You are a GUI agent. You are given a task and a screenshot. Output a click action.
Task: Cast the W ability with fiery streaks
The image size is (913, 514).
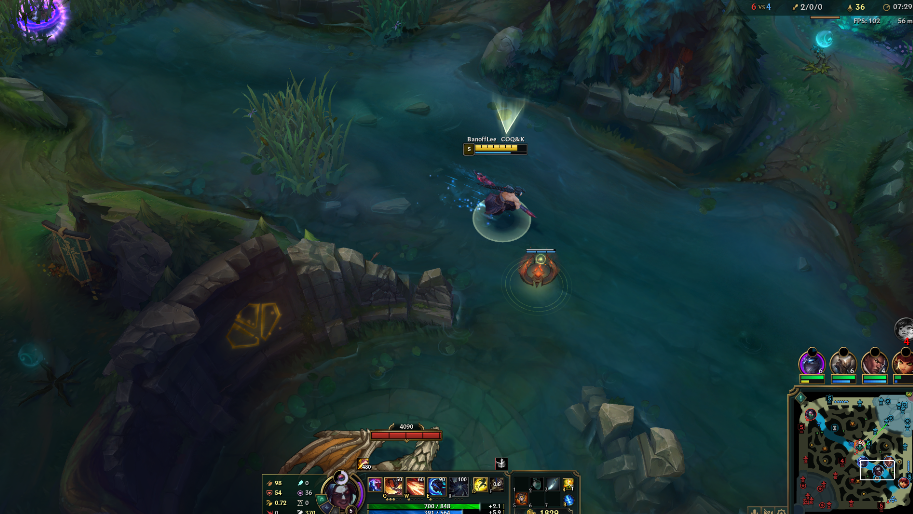(x=415, y=486)
